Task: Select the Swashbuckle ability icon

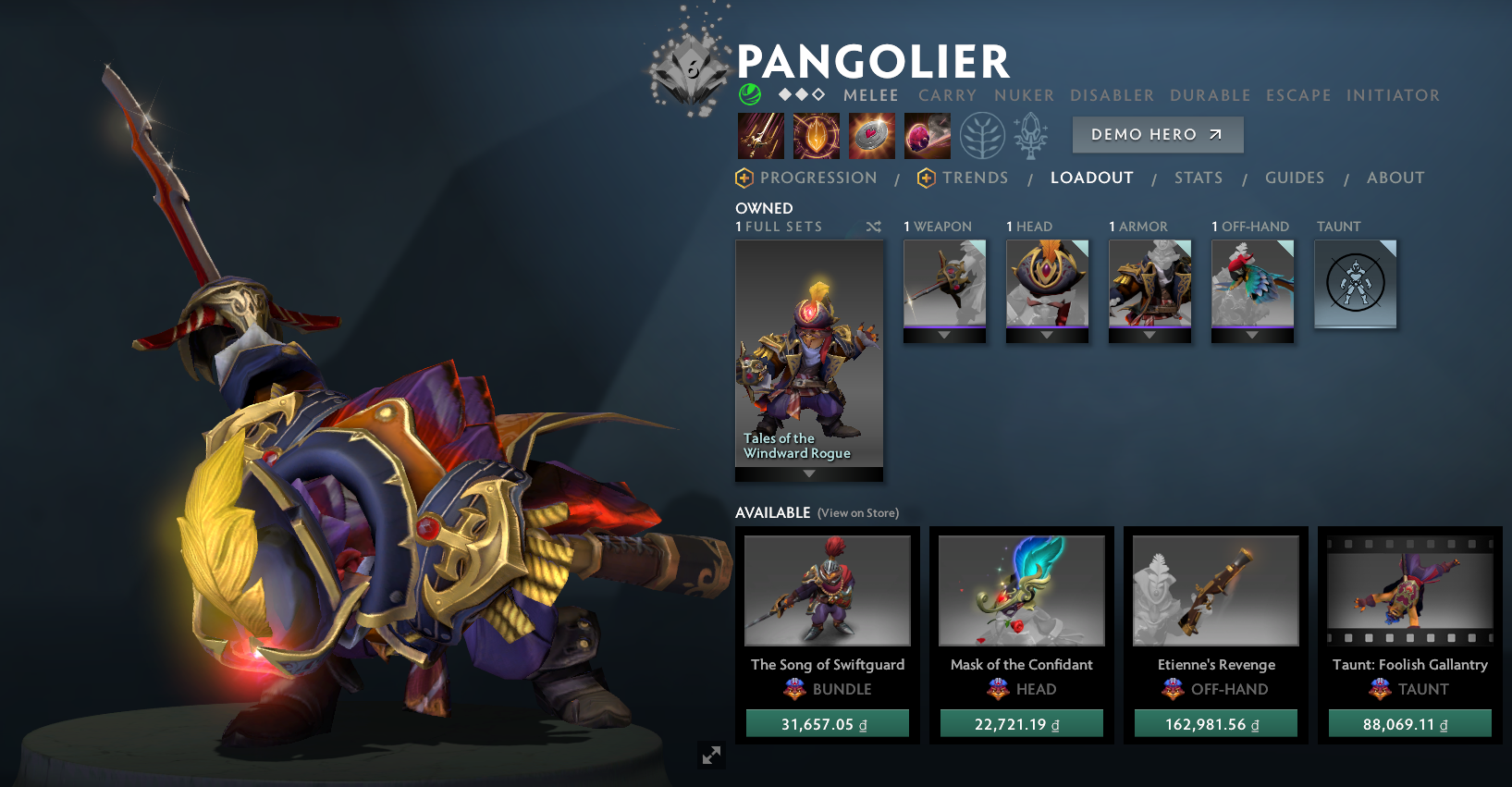Action: point(760,135)
